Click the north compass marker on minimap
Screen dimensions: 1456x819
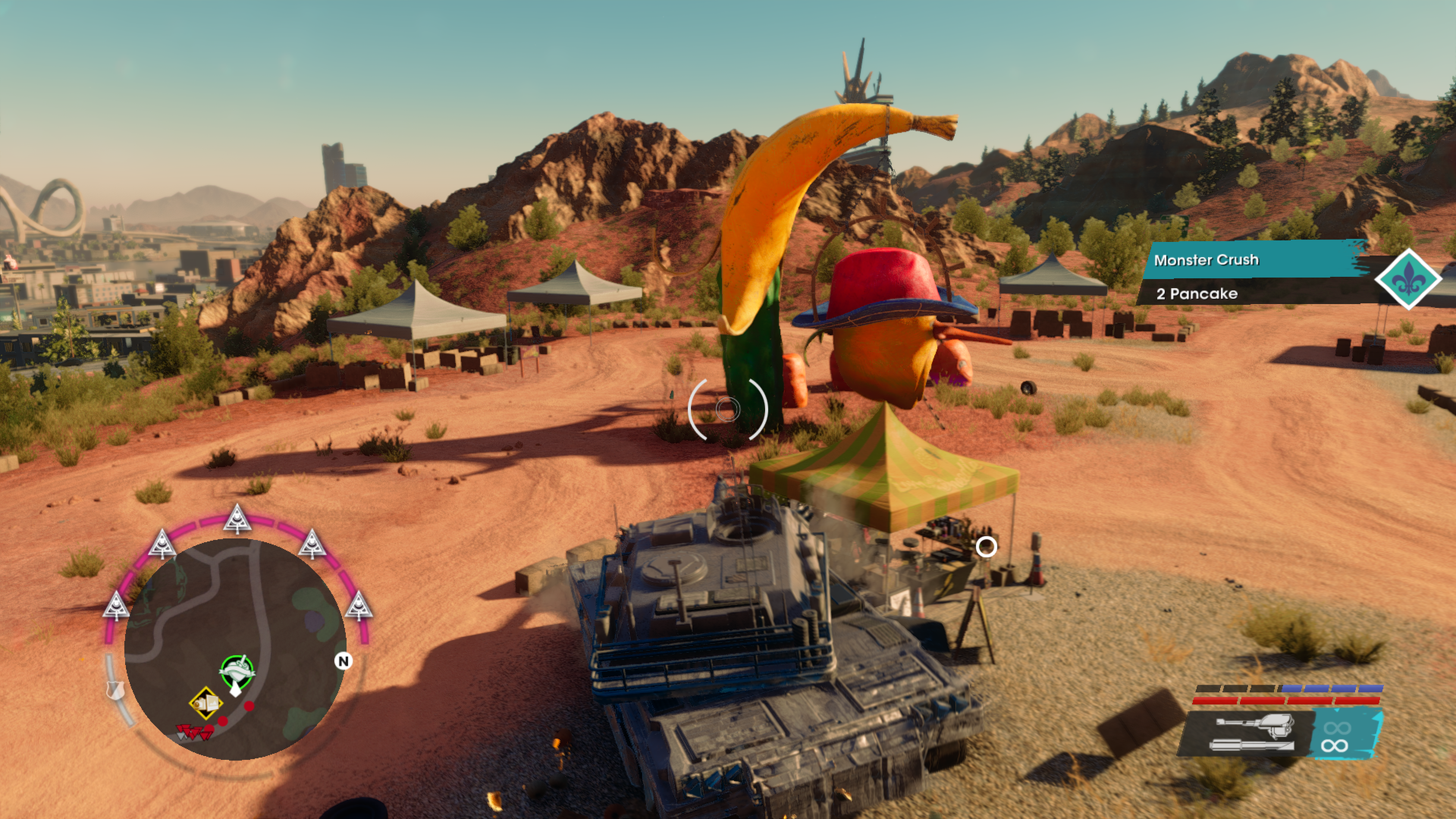coord(342,661)
